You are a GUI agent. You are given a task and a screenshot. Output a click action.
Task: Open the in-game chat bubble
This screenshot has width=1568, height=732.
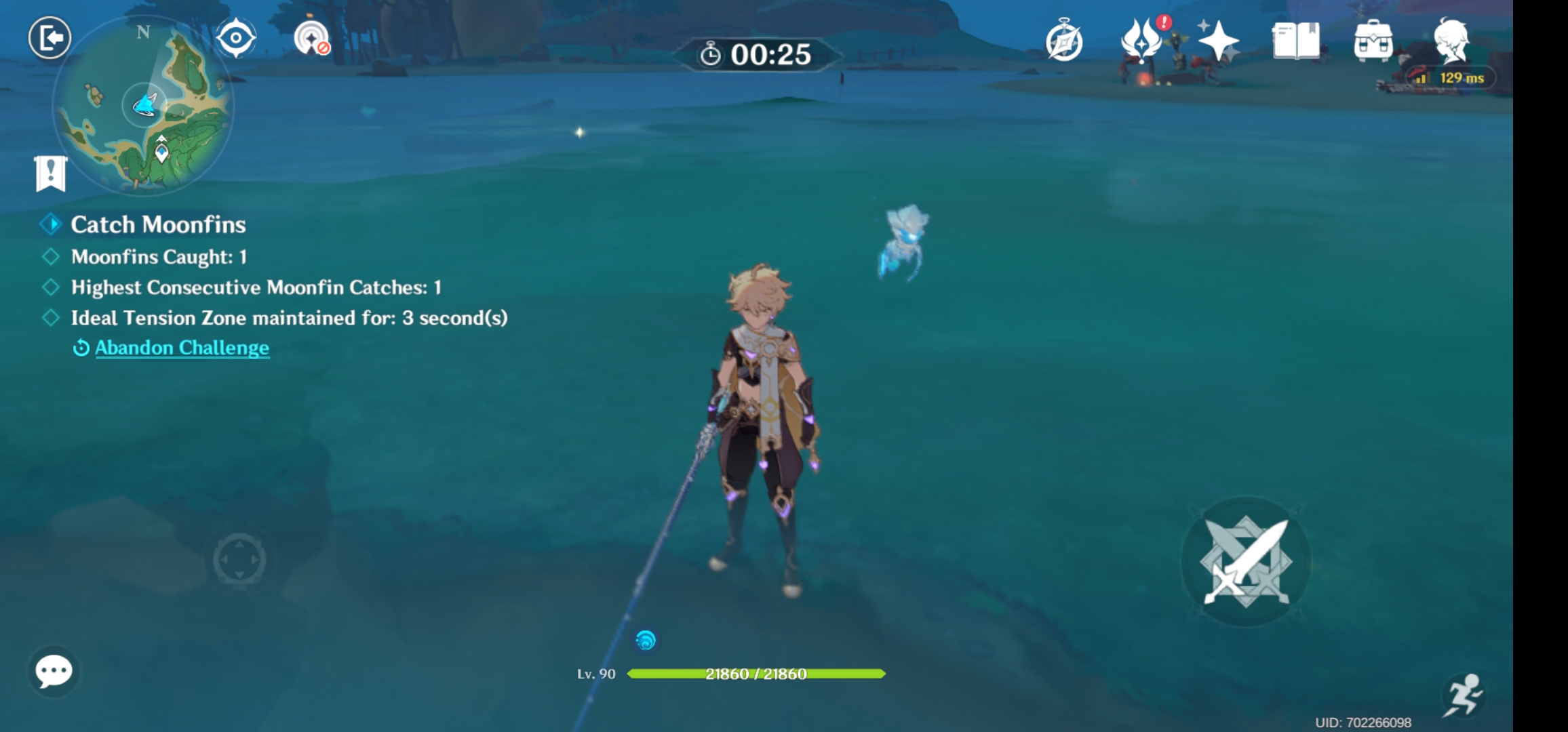click(54, 671)
